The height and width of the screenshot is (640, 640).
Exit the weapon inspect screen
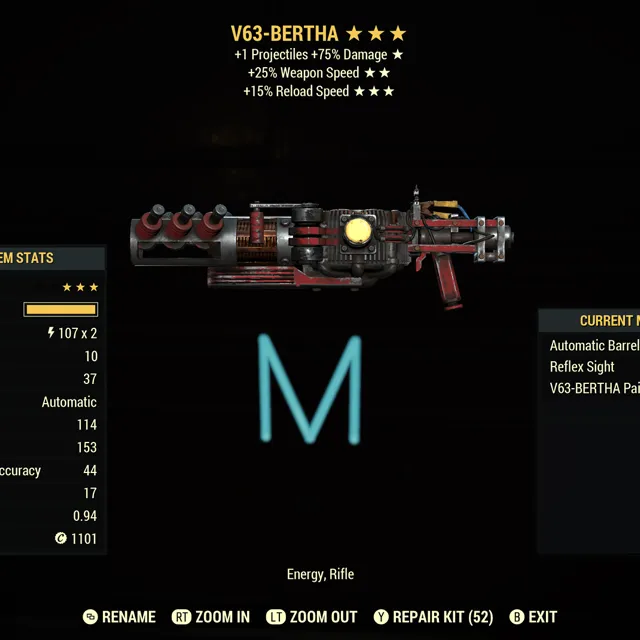tap(533, 617)
